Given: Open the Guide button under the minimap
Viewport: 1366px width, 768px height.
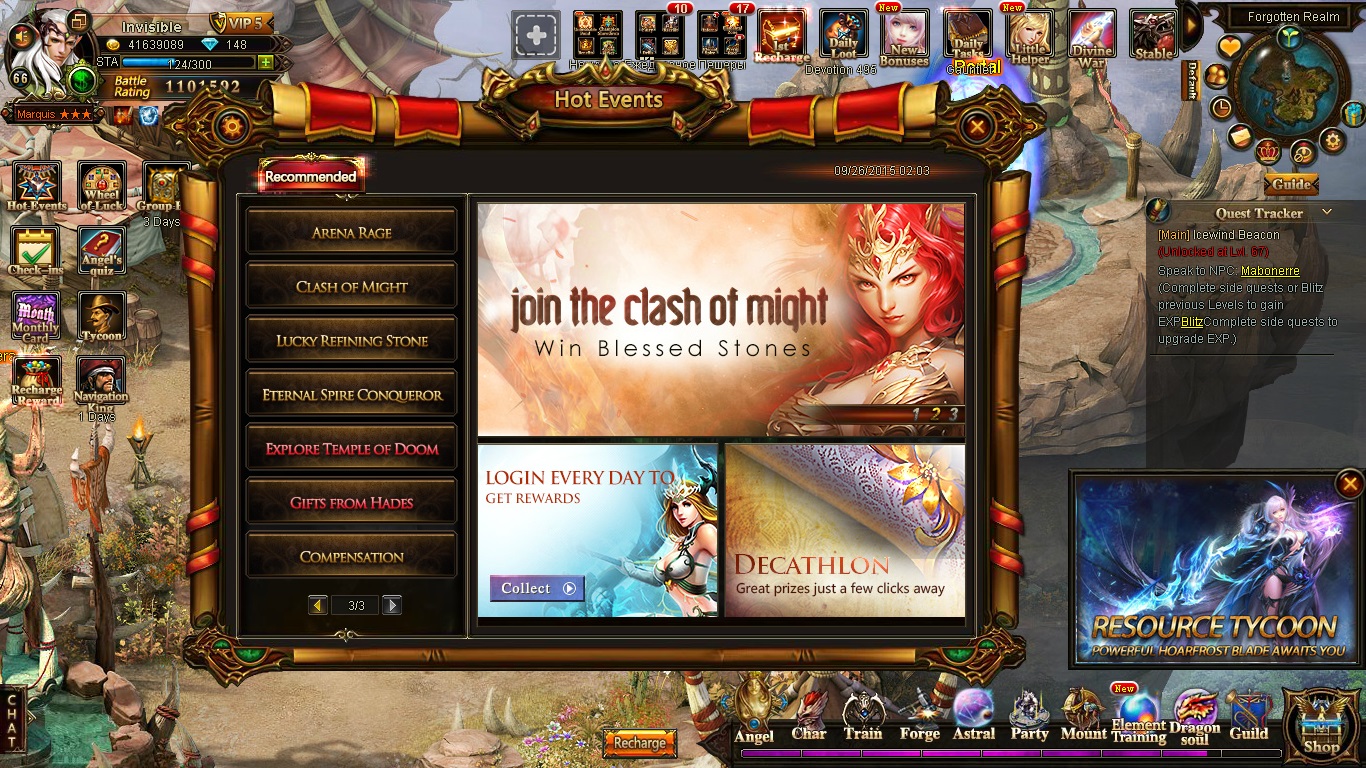Looking at the screenshot, I should (x=1291, y=184).
